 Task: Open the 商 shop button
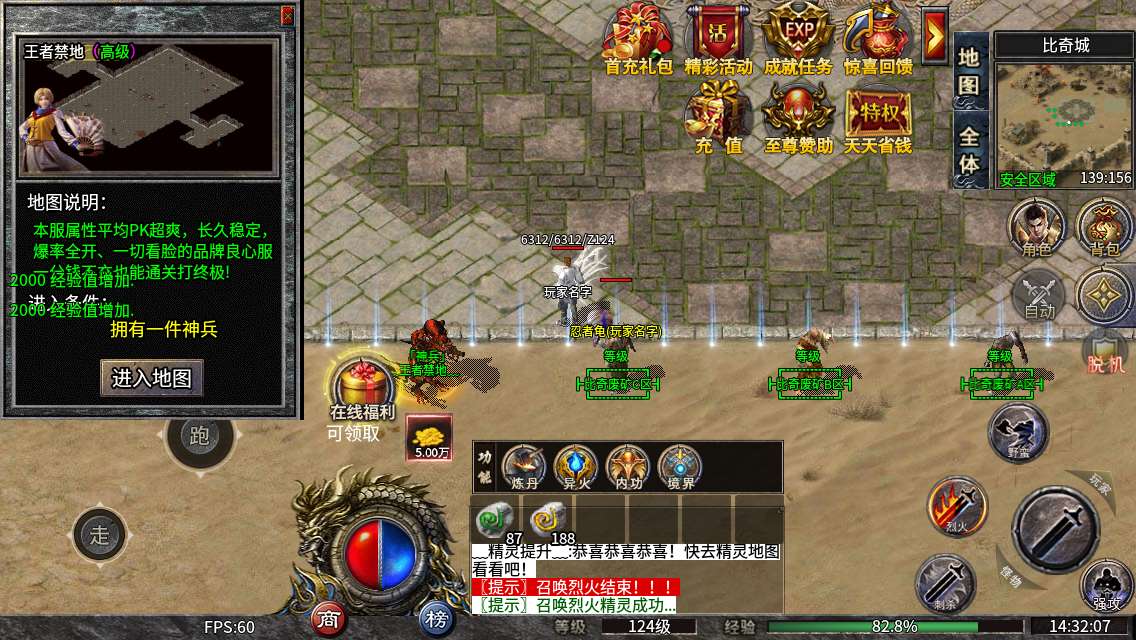point(328,620)
